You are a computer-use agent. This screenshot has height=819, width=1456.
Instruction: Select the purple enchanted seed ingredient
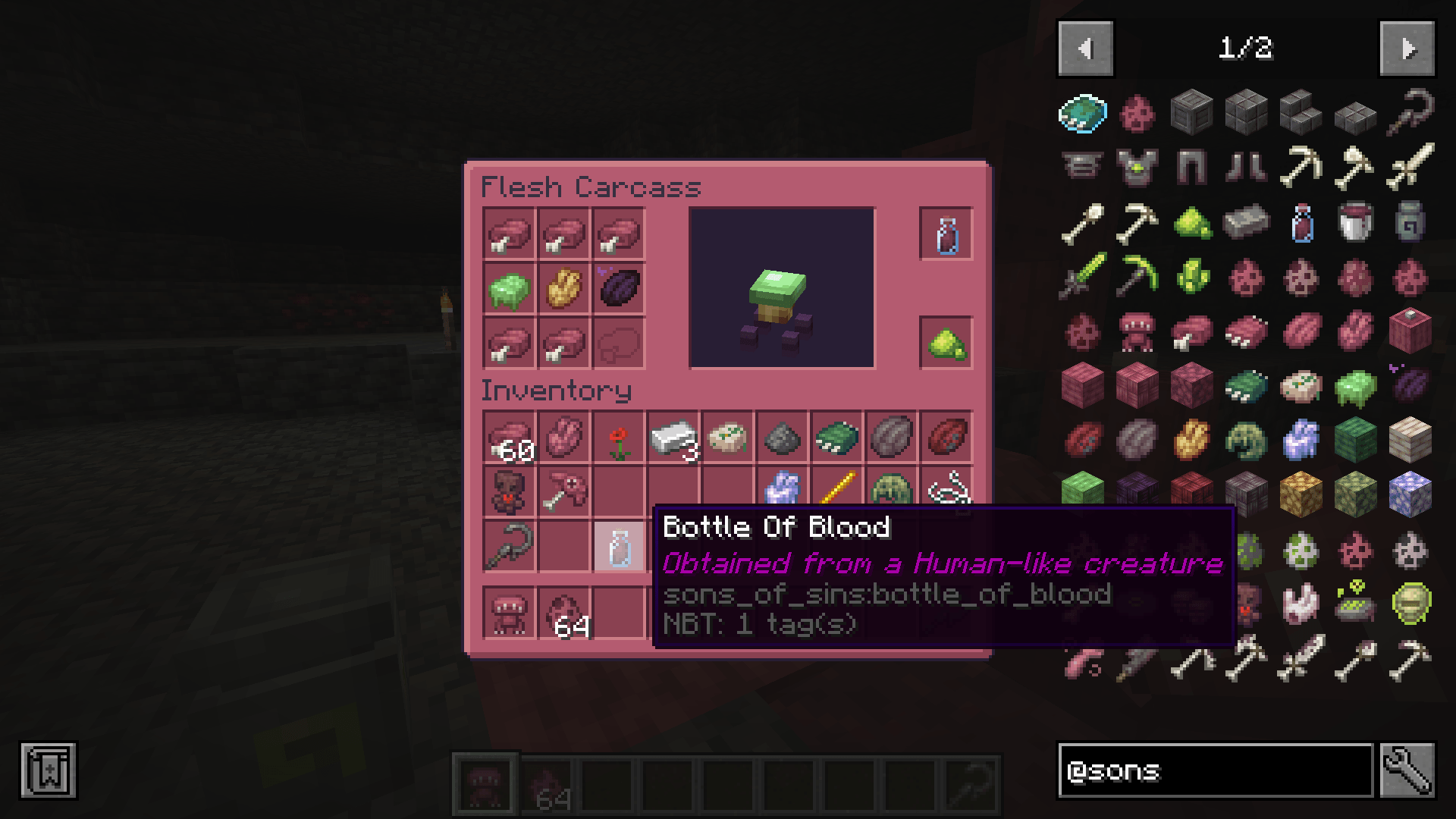click(x=620, y=288)
